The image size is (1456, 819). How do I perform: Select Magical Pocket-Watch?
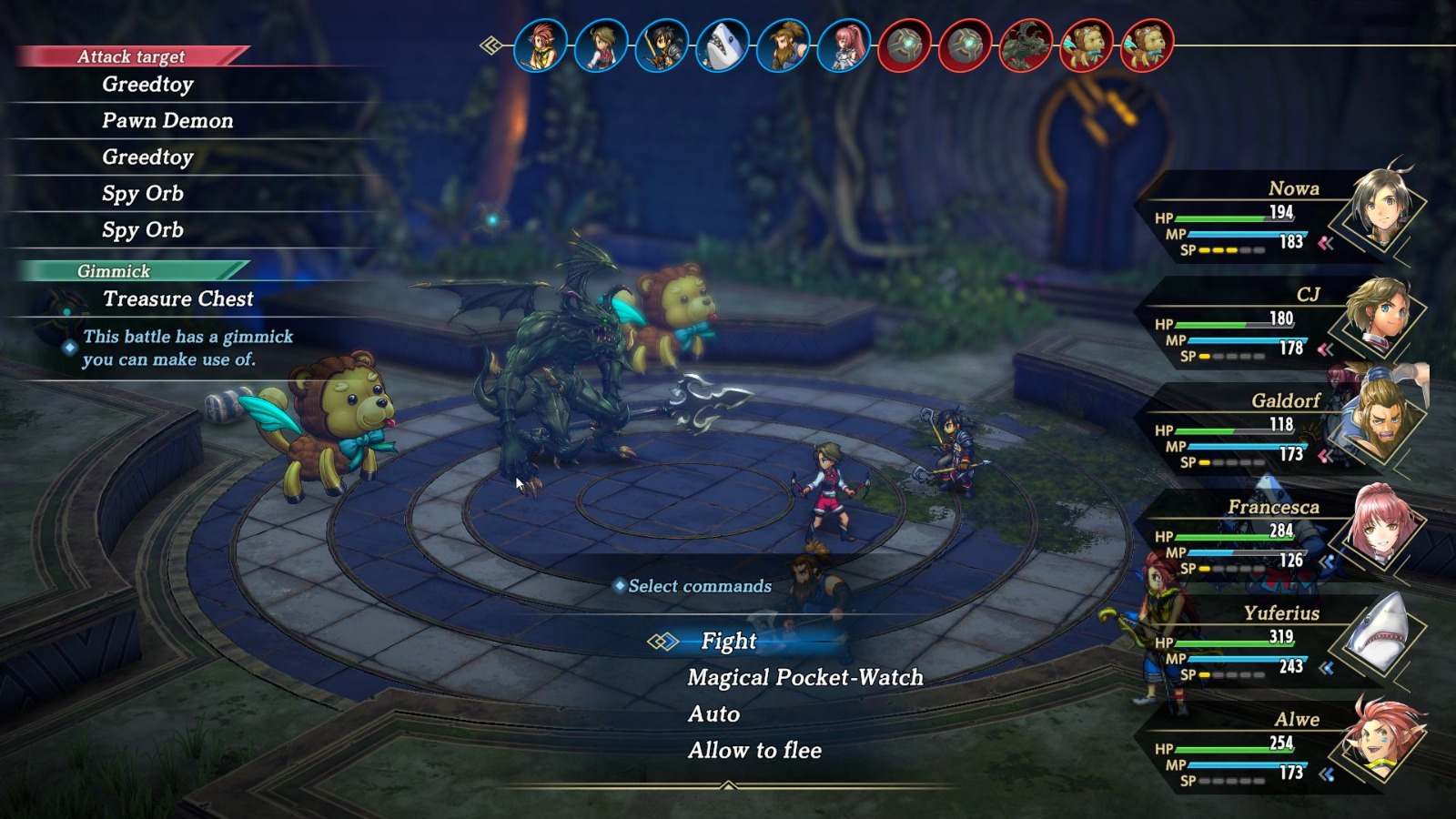(x=804, y=677)
